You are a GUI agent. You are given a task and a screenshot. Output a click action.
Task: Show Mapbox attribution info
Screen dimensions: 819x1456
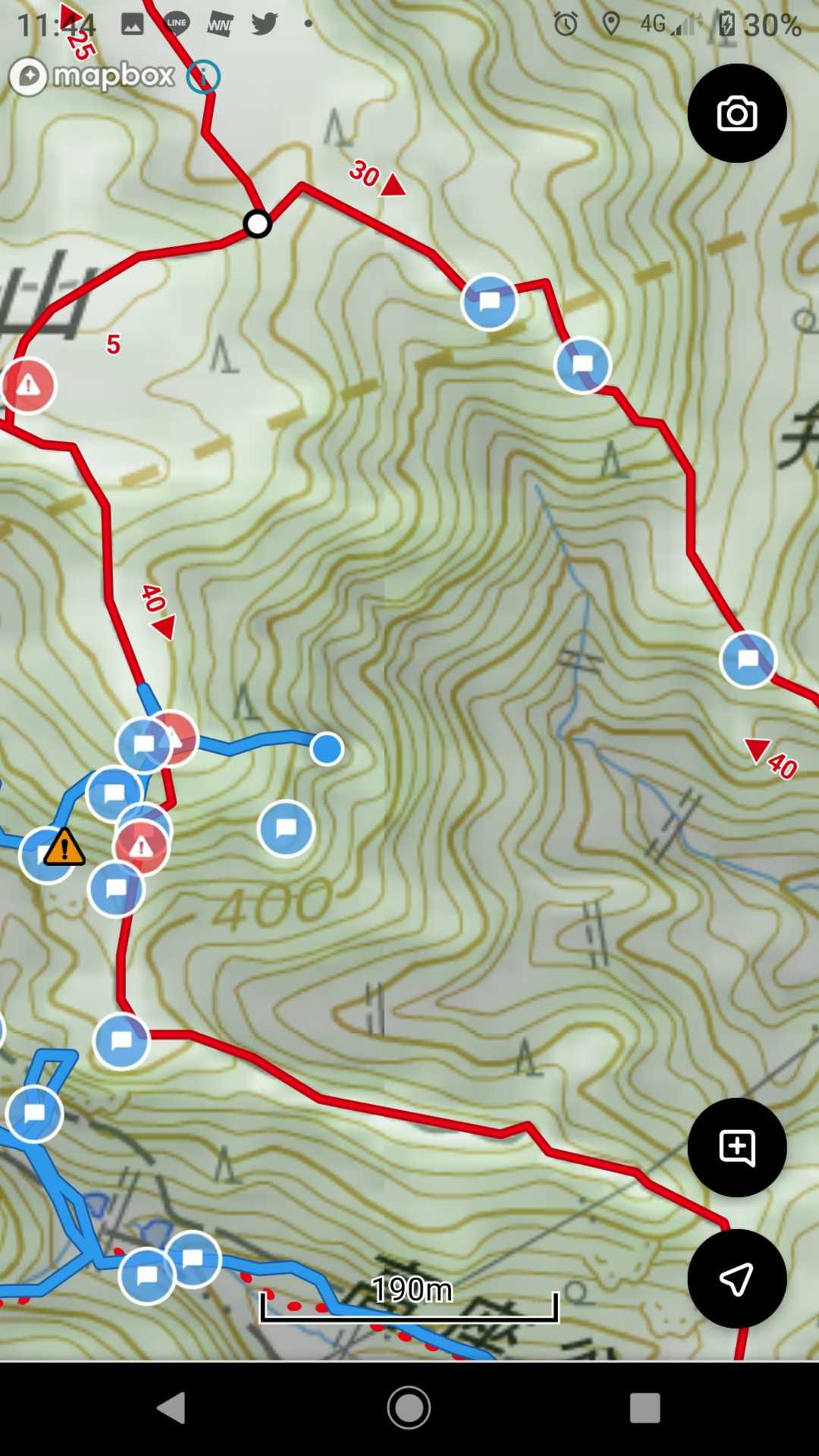coord(203,77)
